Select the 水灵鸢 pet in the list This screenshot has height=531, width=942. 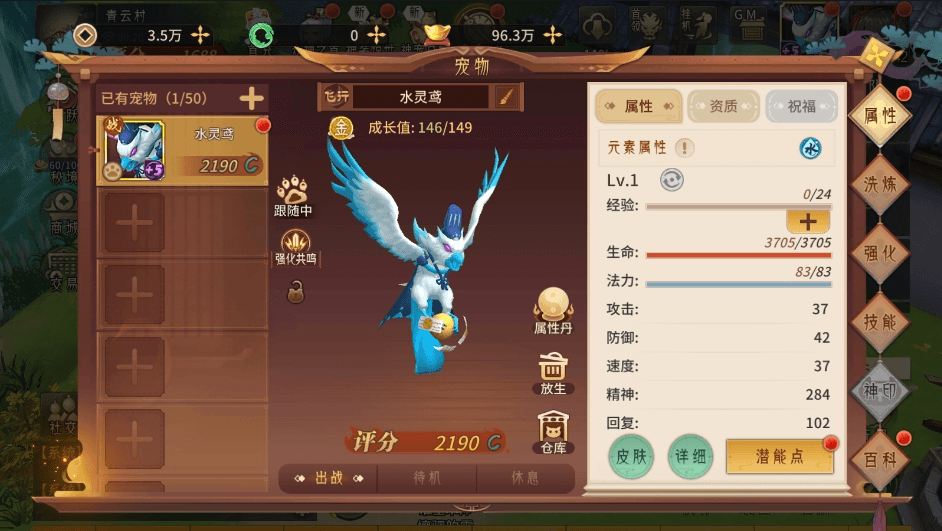point(183,150)
